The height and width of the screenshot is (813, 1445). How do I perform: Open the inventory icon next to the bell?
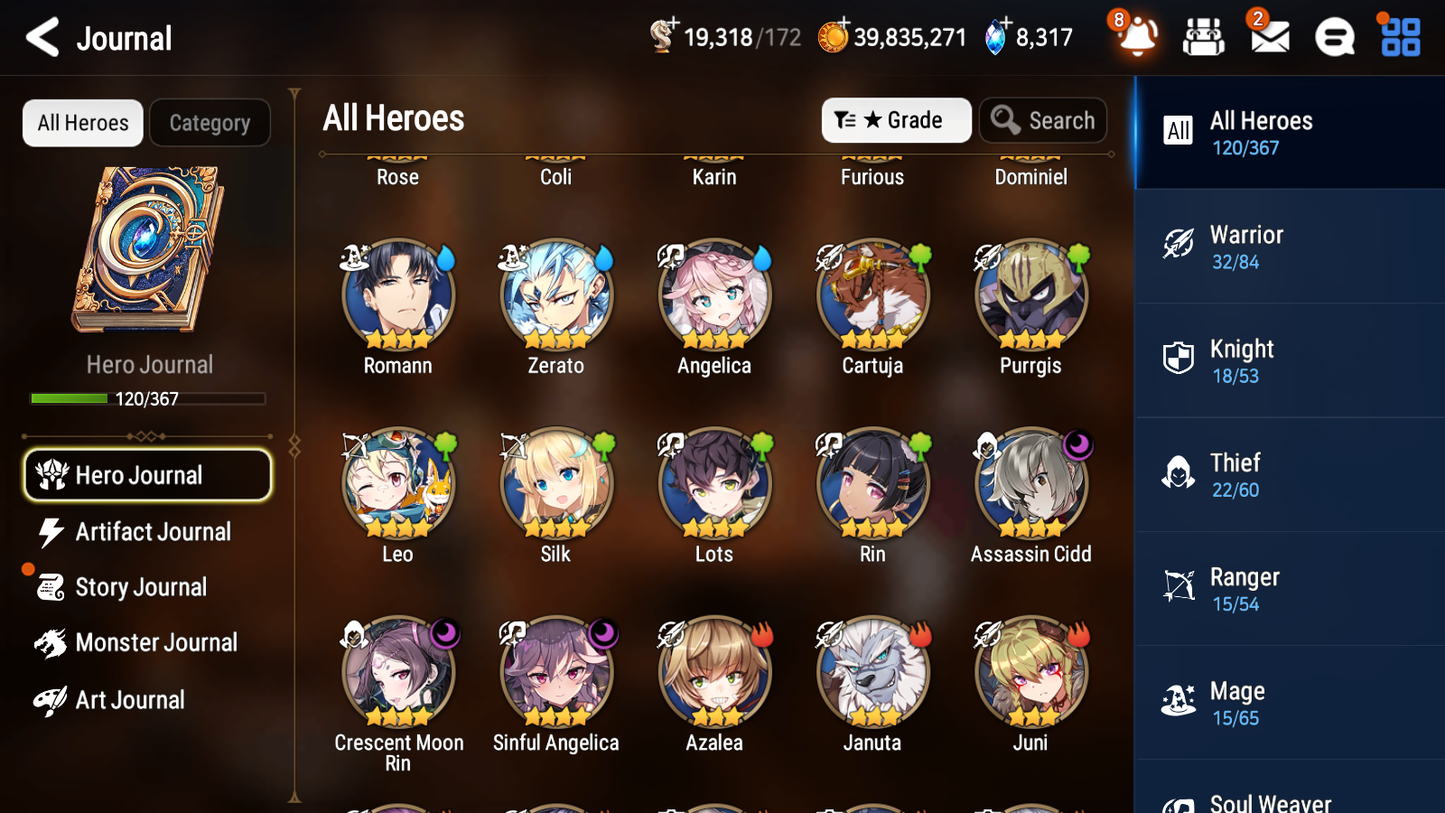[x=1202, y=37]
